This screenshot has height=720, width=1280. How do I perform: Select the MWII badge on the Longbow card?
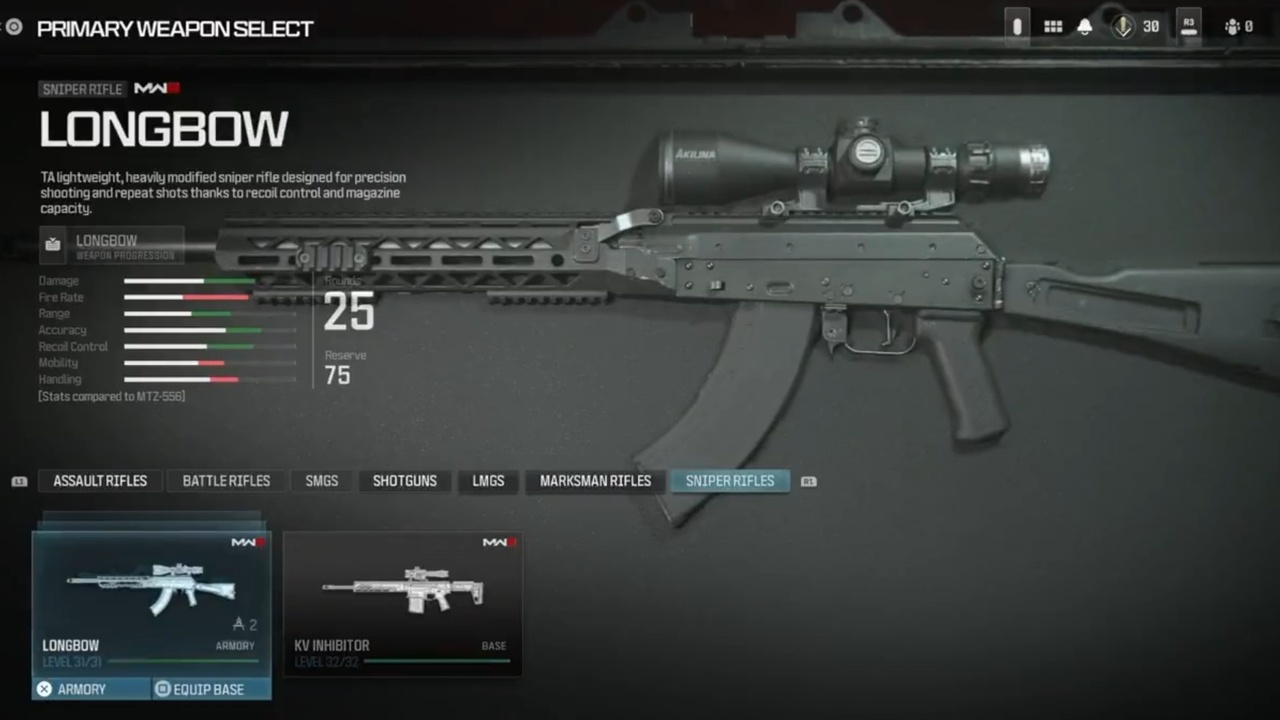(246, 542)
